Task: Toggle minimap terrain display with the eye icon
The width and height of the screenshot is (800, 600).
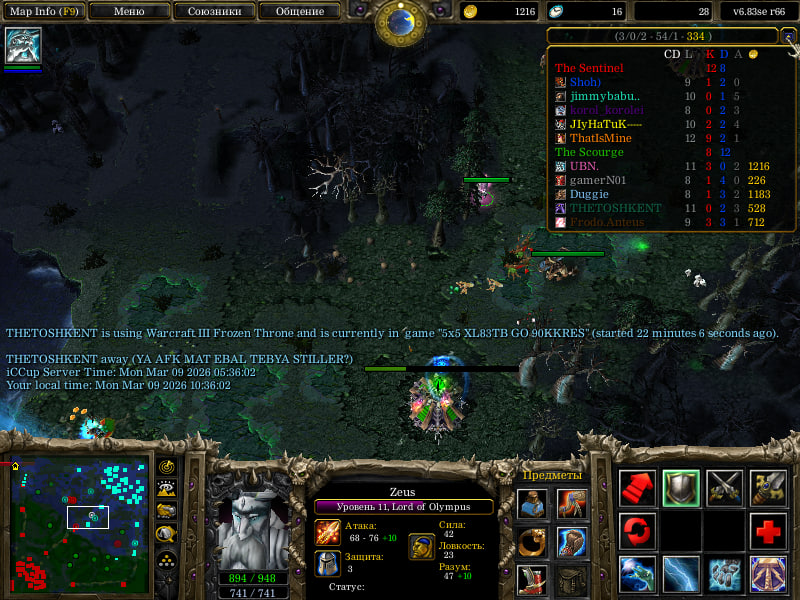Action: [x=167, y=489]
